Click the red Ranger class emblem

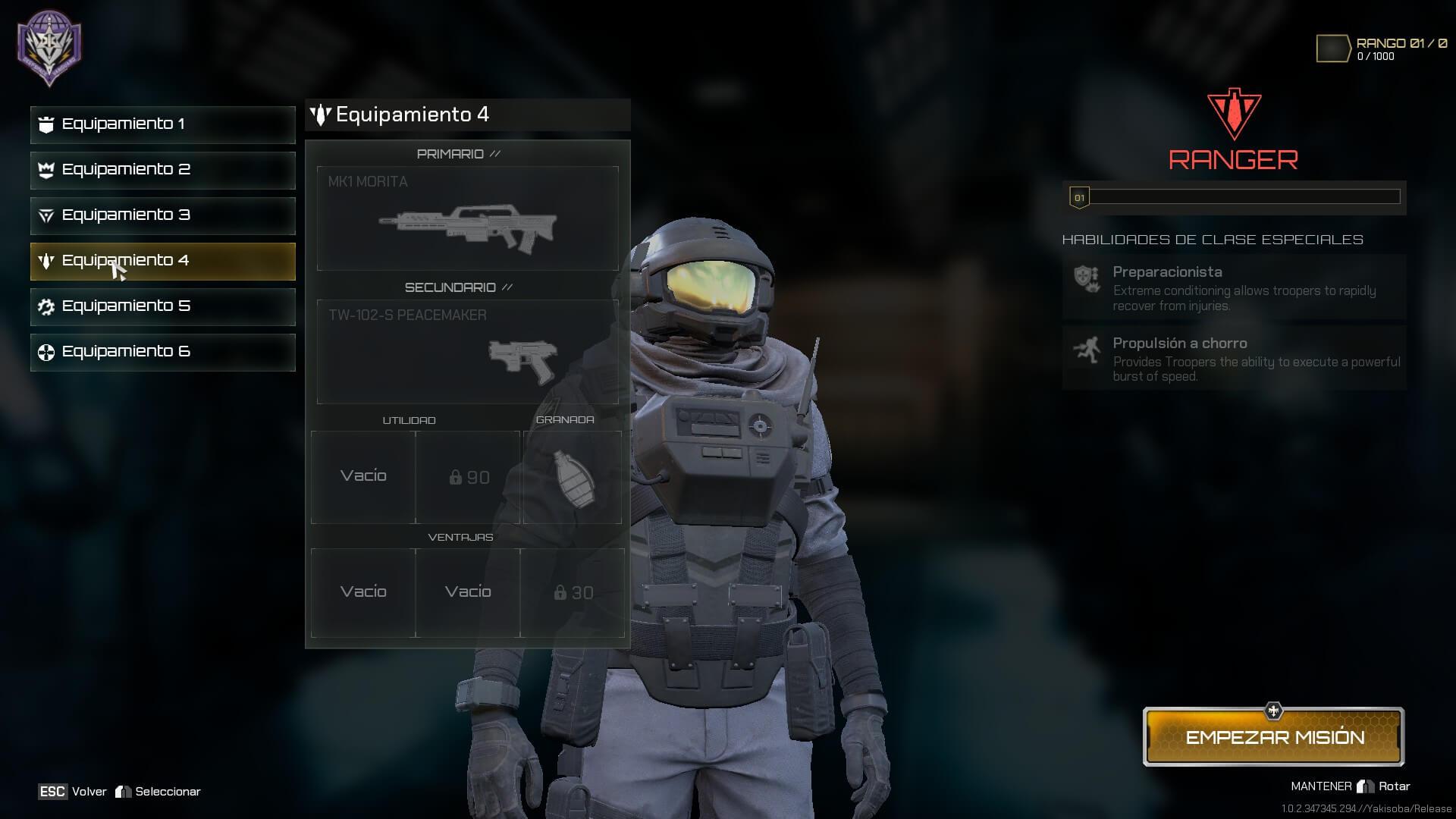1234,115
